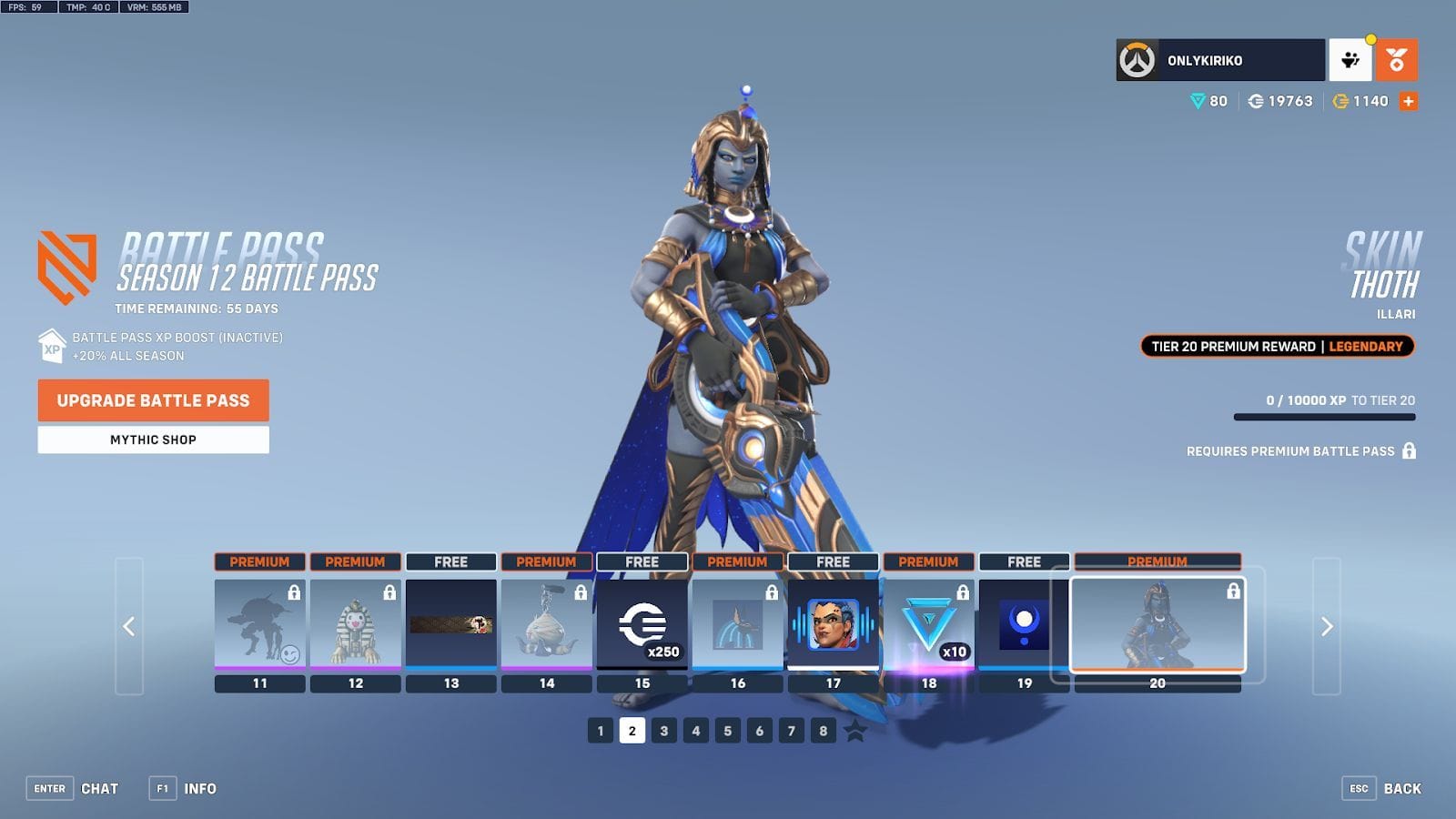
Task: Click the Upgrade Battle Pass button
Action: click(152, 400)
